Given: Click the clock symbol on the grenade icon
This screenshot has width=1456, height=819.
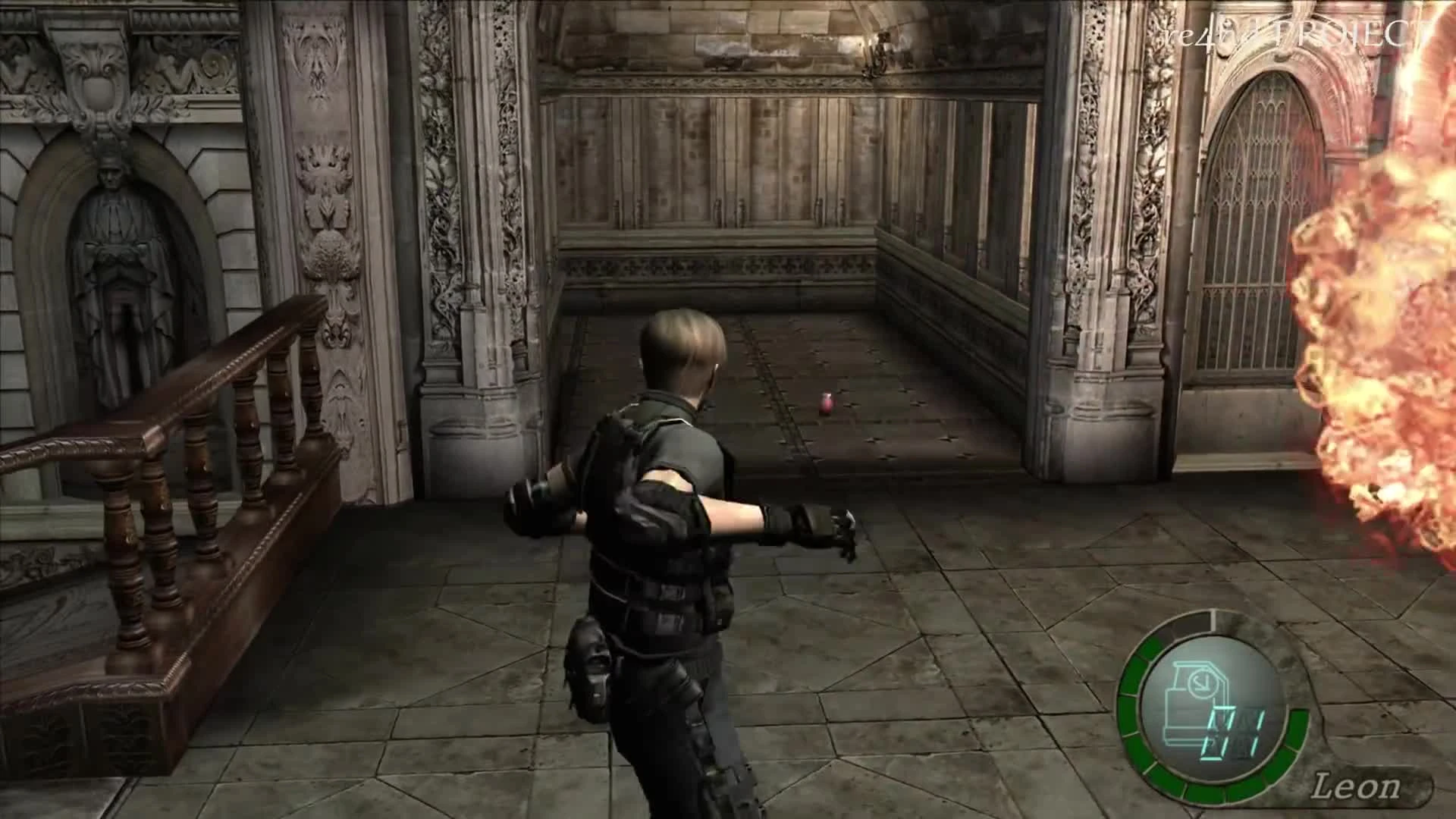Looking at the screenshot, I should point(1203,683).
